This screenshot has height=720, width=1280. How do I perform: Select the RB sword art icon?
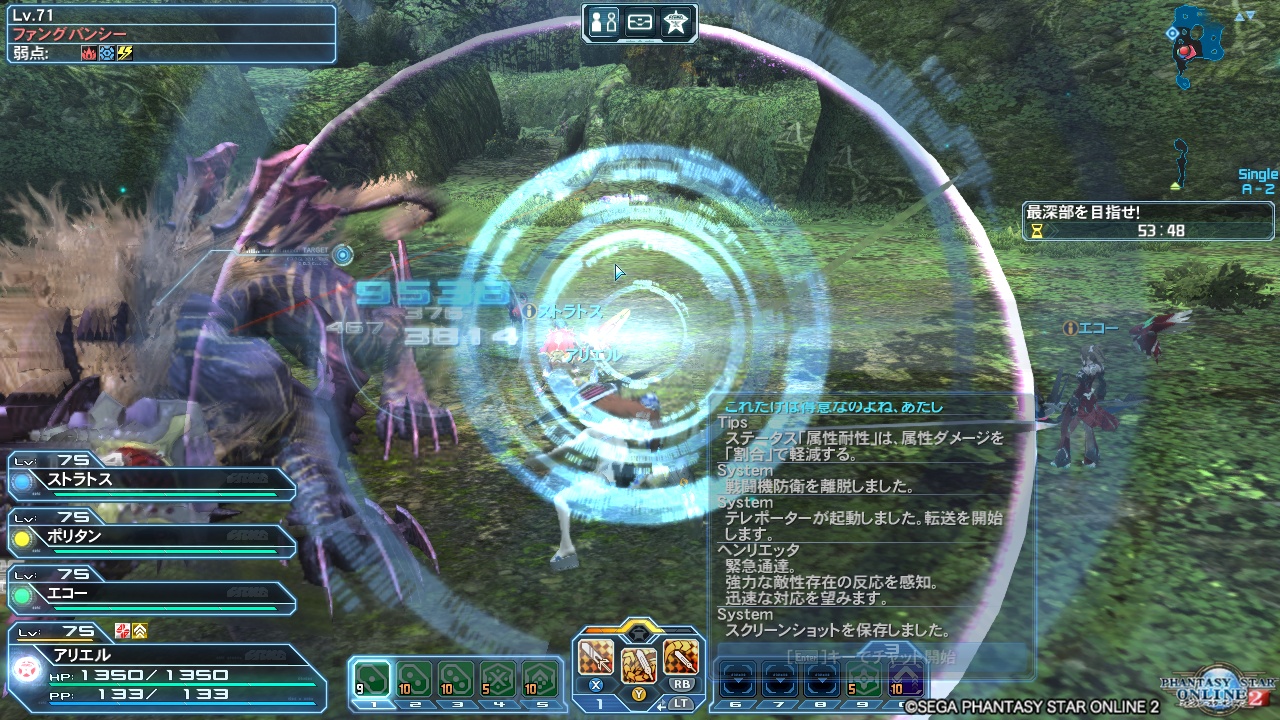(x=682, y=657)
